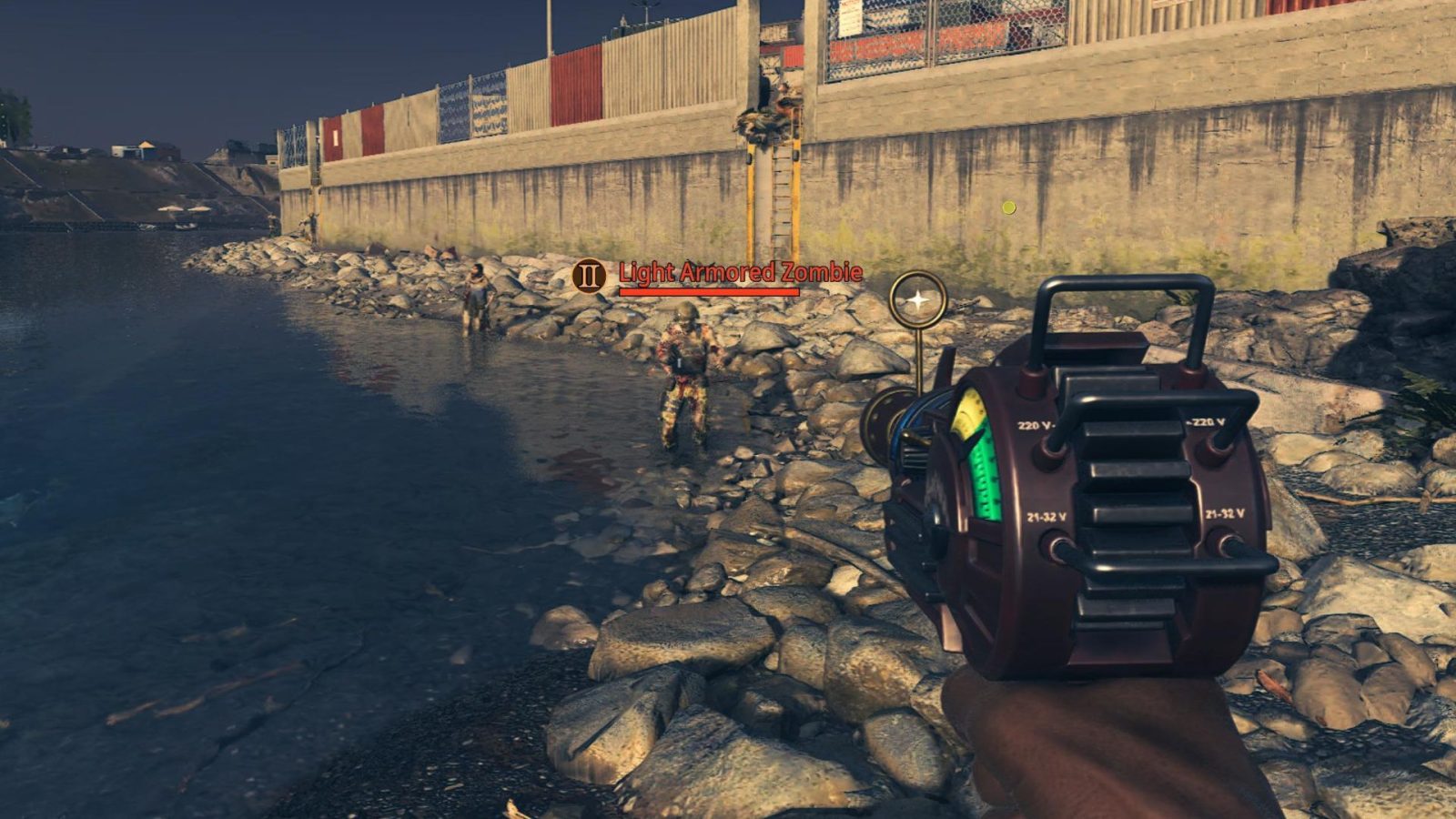Click the round 'II' tier badge icon
Screen dimensions: 1456x819
[x=588, y=271]
